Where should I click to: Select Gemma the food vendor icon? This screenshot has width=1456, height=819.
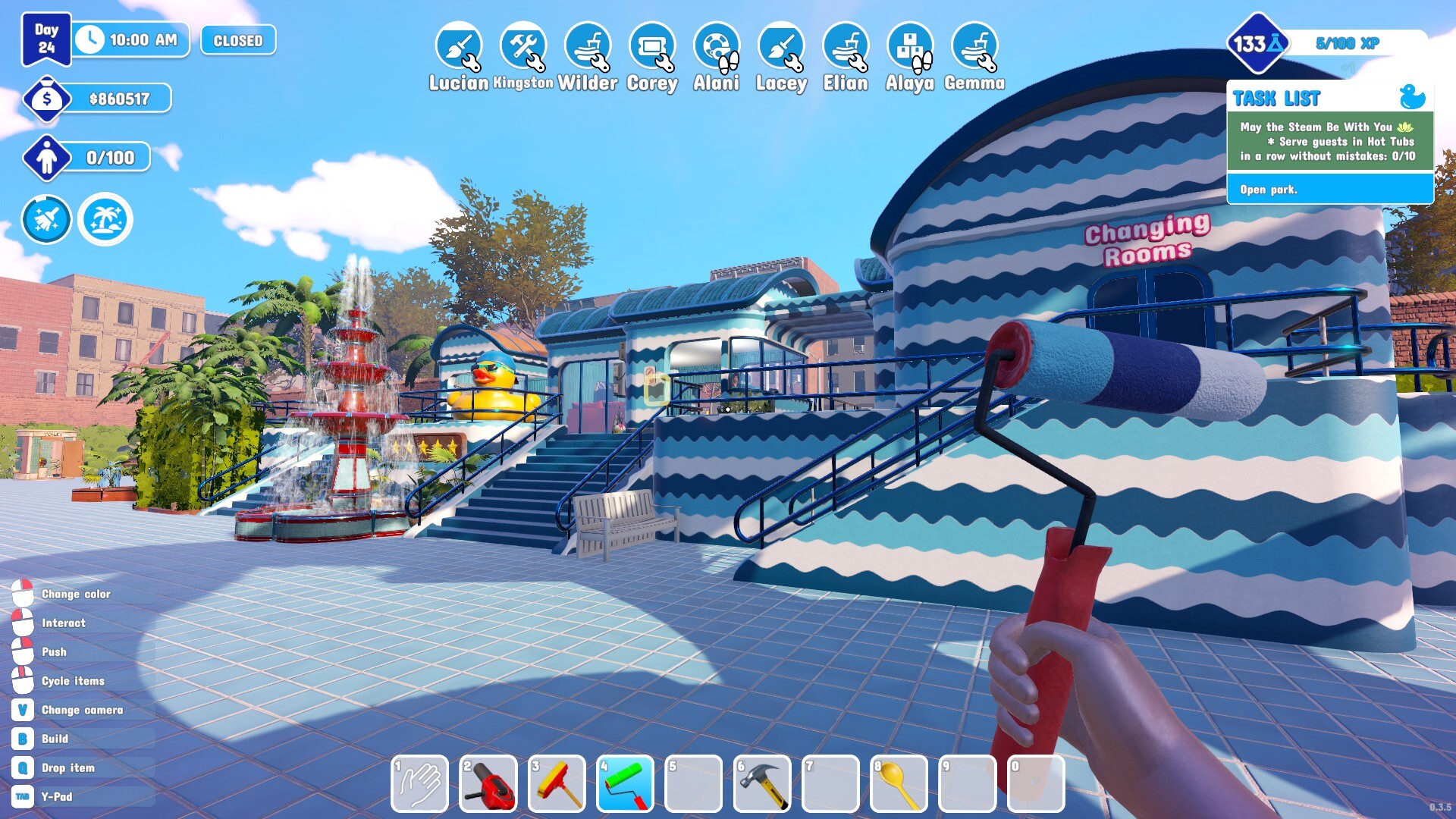pos(974,47)
